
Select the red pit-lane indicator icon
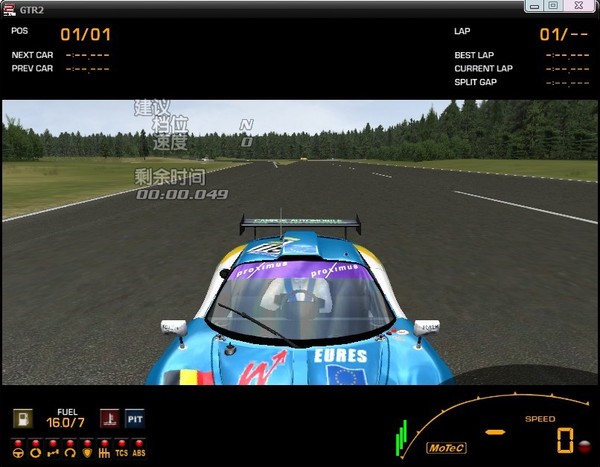point(107,418)
